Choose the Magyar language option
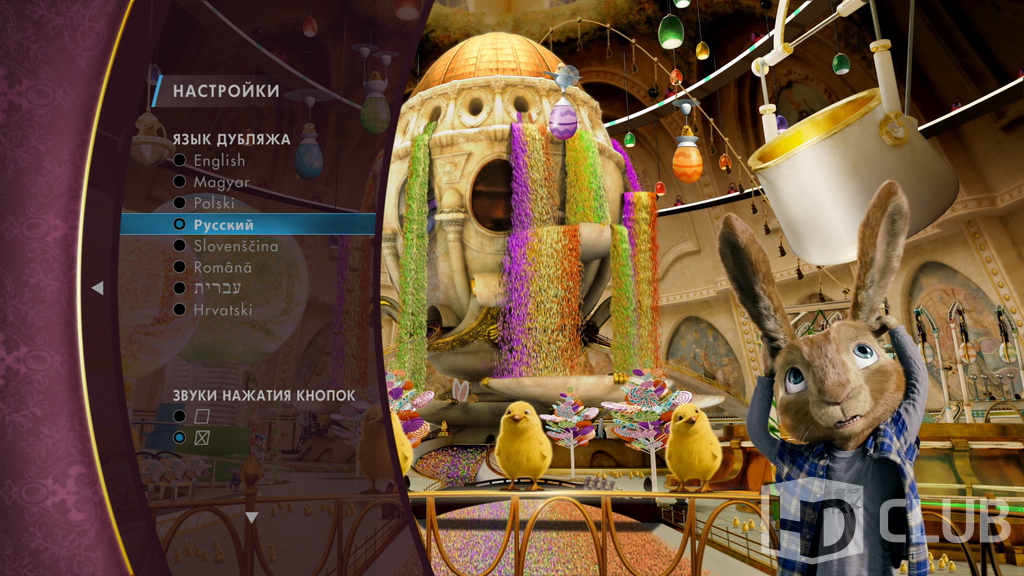Screen dimensions: 1024x576 221,182
